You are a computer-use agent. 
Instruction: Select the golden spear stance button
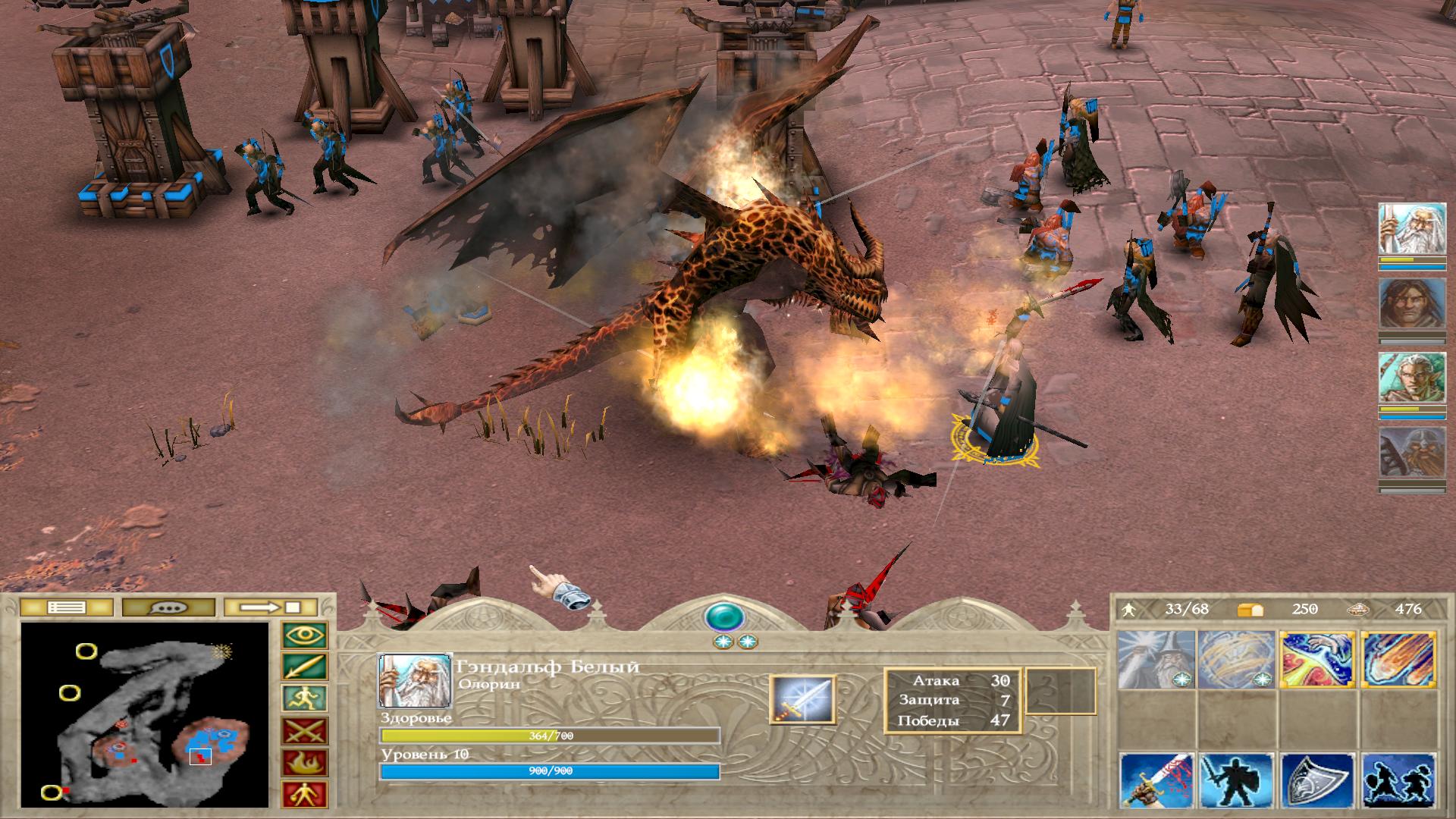(x=305, y=667)
